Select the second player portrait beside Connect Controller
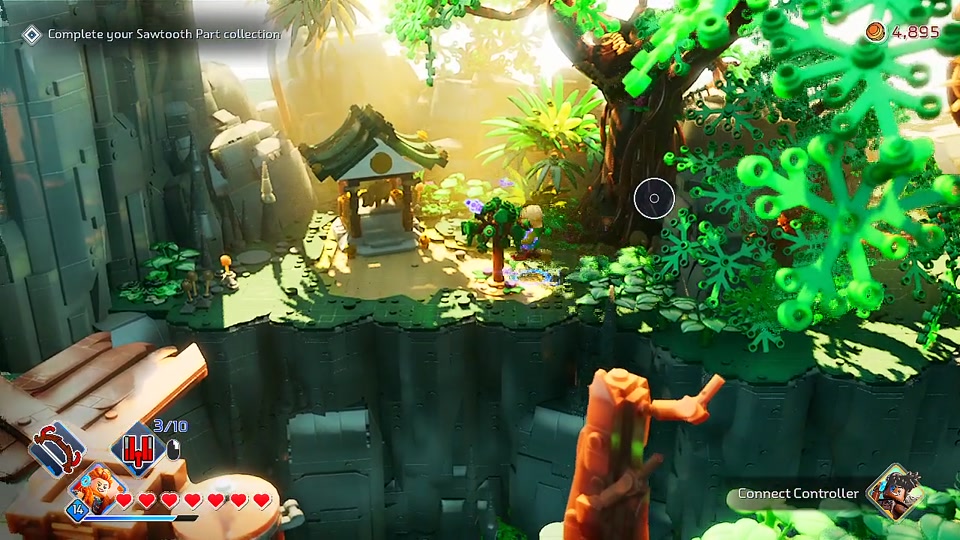 pos(893,491)
